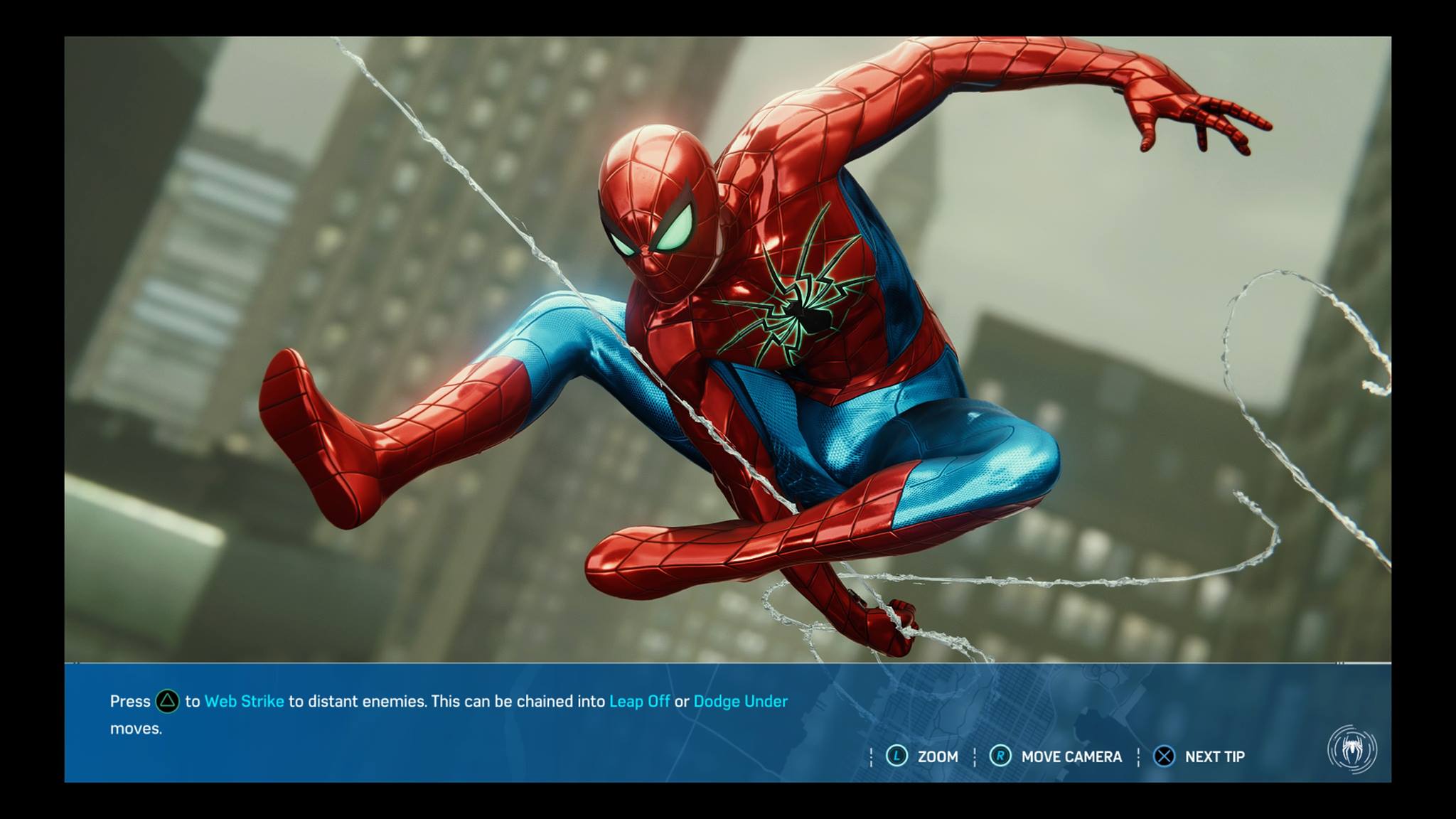
Task: Click the X button icon beside NEXT TIP
Action: 1164,756
